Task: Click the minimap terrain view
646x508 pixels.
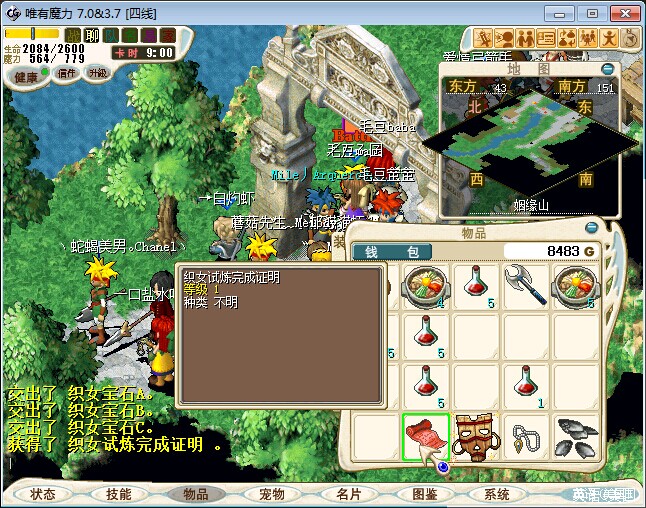Action: coord(530,140)
